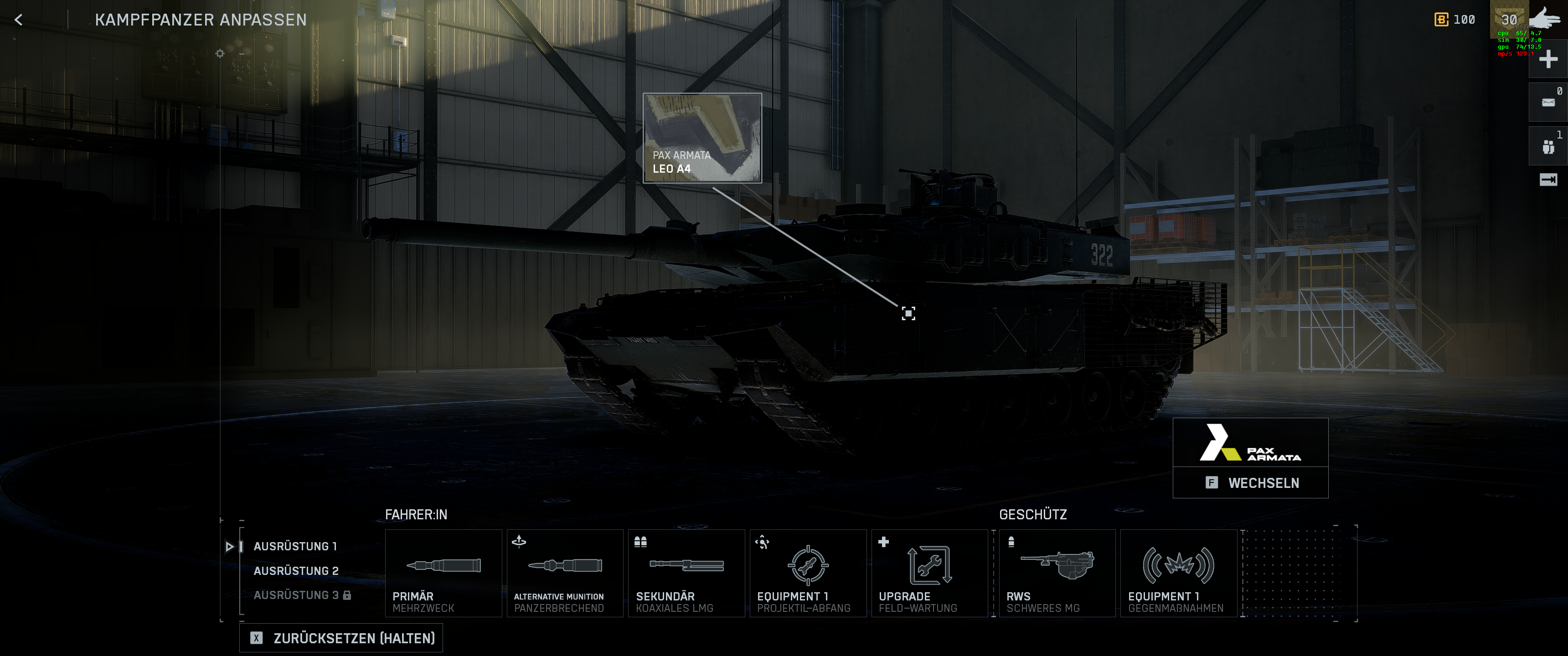The height and width of the screenshot is (656, 1568).
Task: Select the Pax Armata Leo A4 skin thumbnail
Action: 702,138
